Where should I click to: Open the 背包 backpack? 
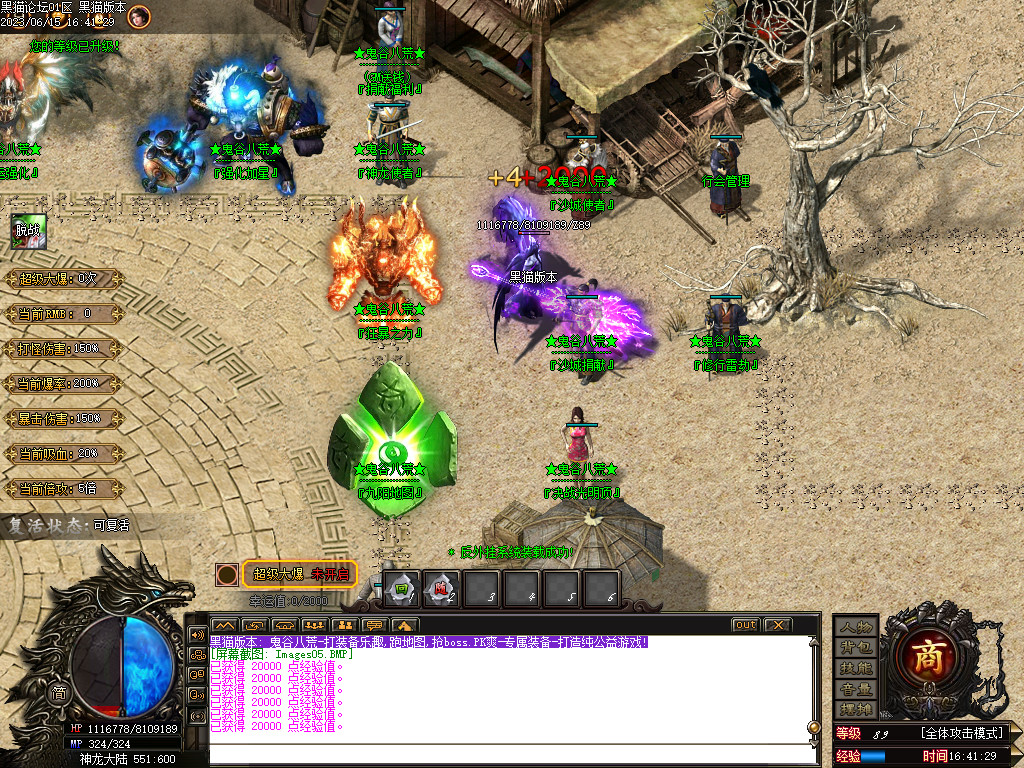[x=856, y=648]
